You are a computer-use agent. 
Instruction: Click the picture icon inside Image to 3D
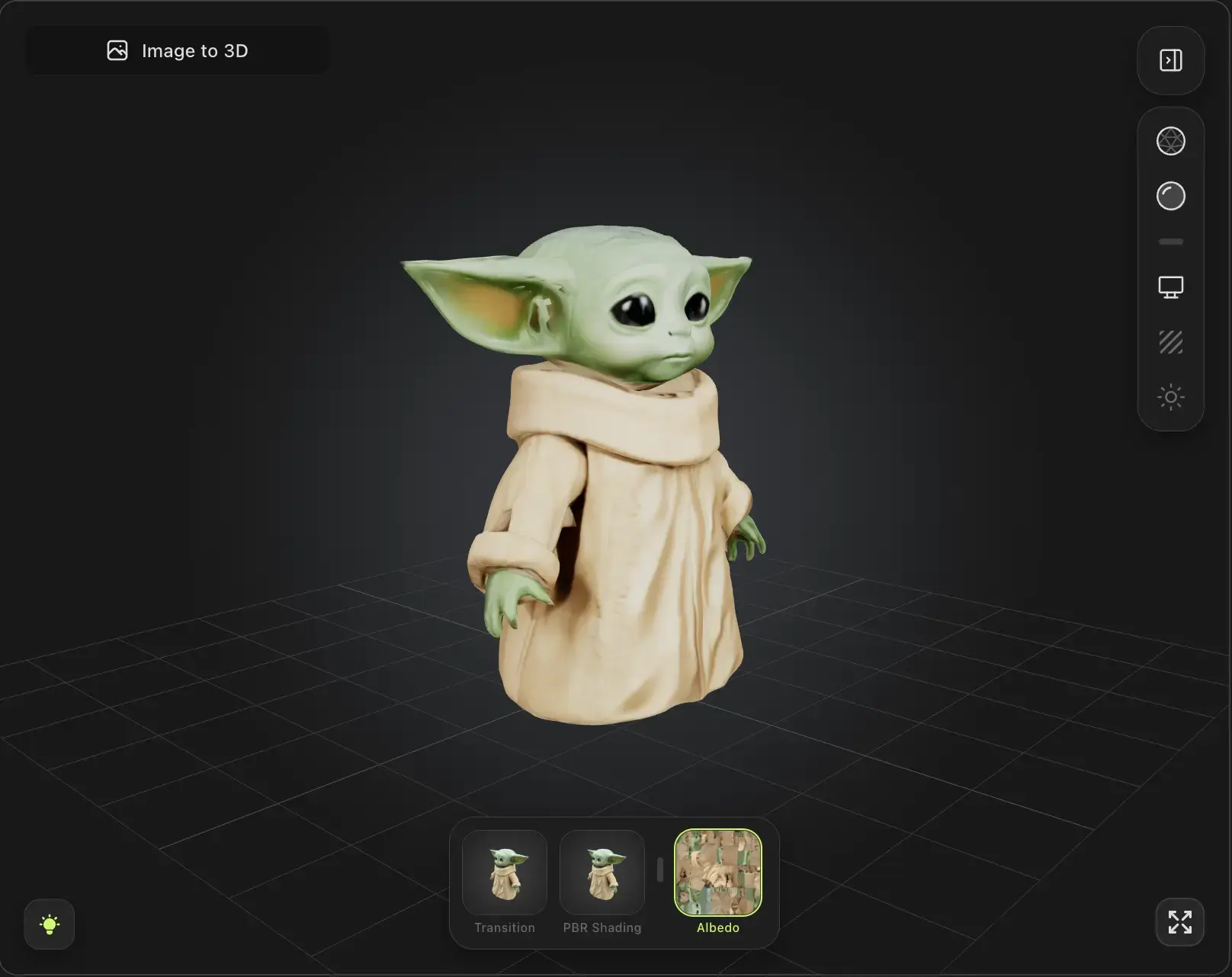[x=119, y=50]
